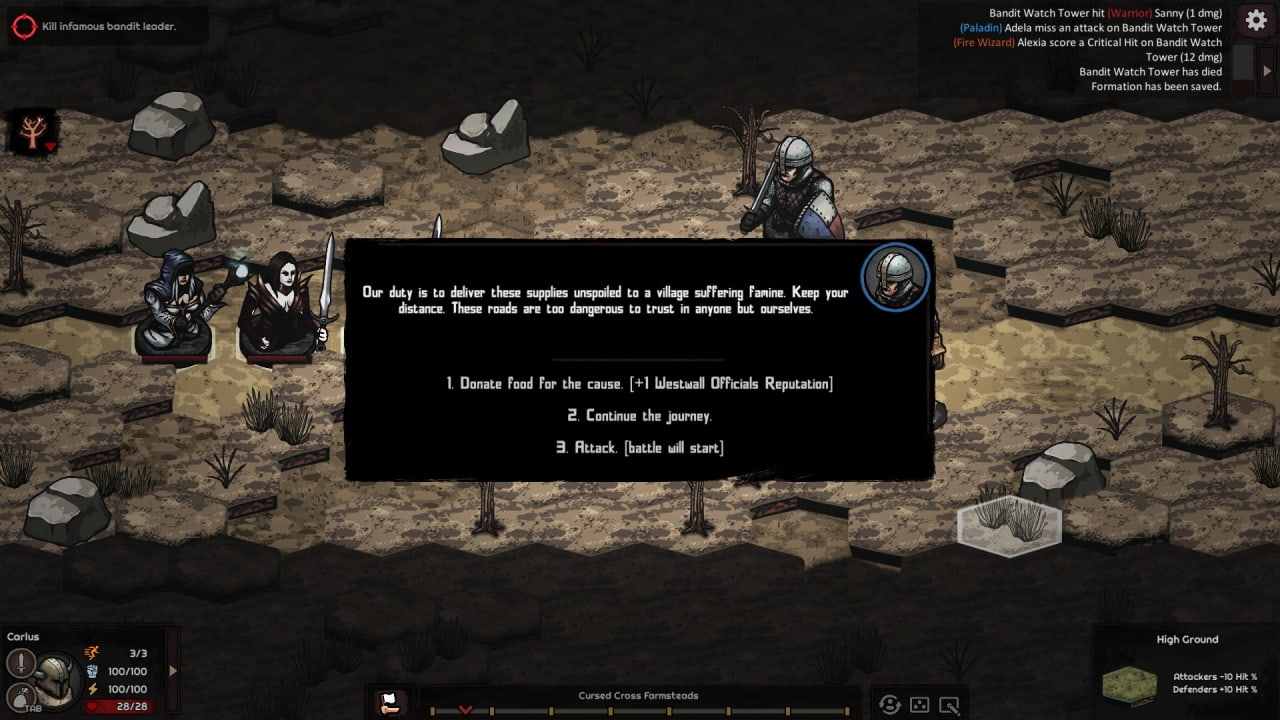Viewport: 1280px width, 720px height.
Task: Click the combat log scrollbar
Action: [x=1241, y=62]
